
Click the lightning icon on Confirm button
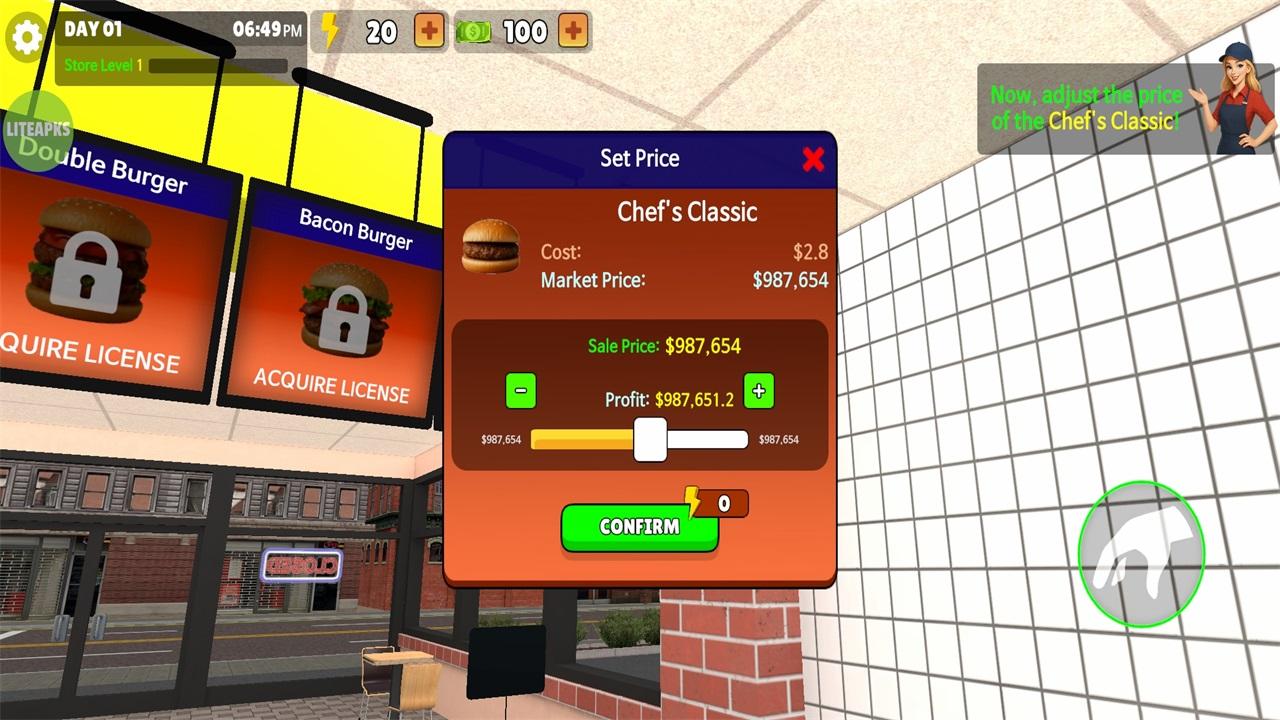(x=692, y=503)
